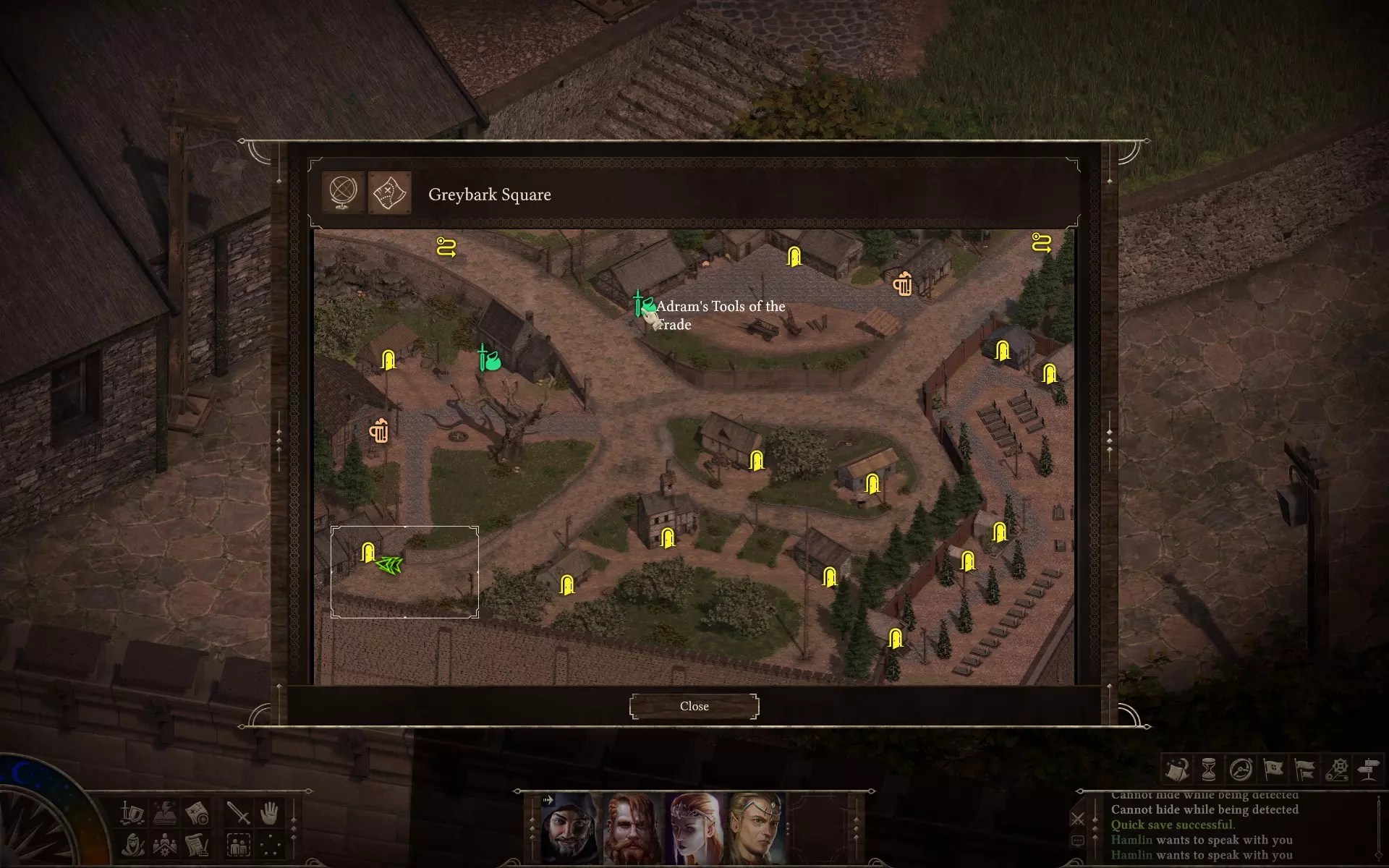Select Adram's Tools of the Trade marker

coord(642,305)
